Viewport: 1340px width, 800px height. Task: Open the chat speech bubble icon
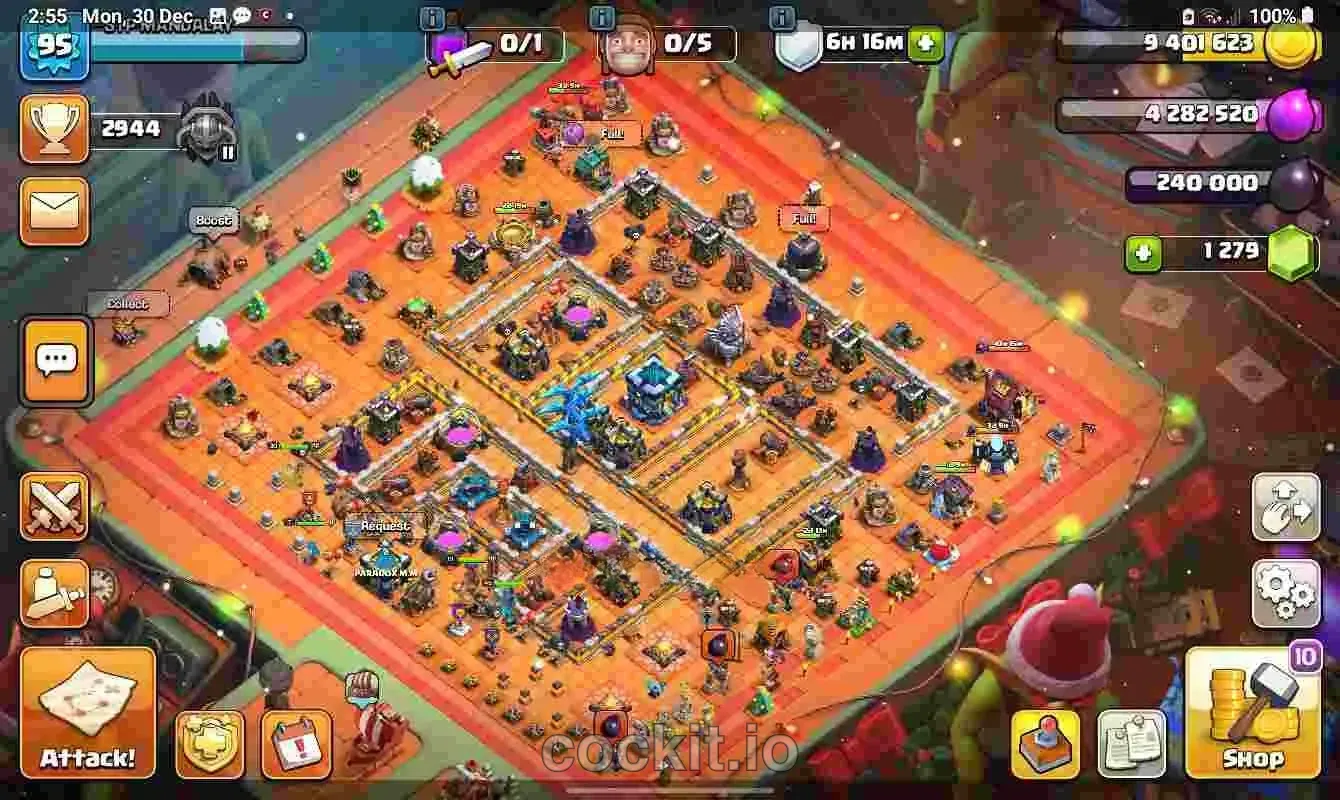(x=55, y=360)
